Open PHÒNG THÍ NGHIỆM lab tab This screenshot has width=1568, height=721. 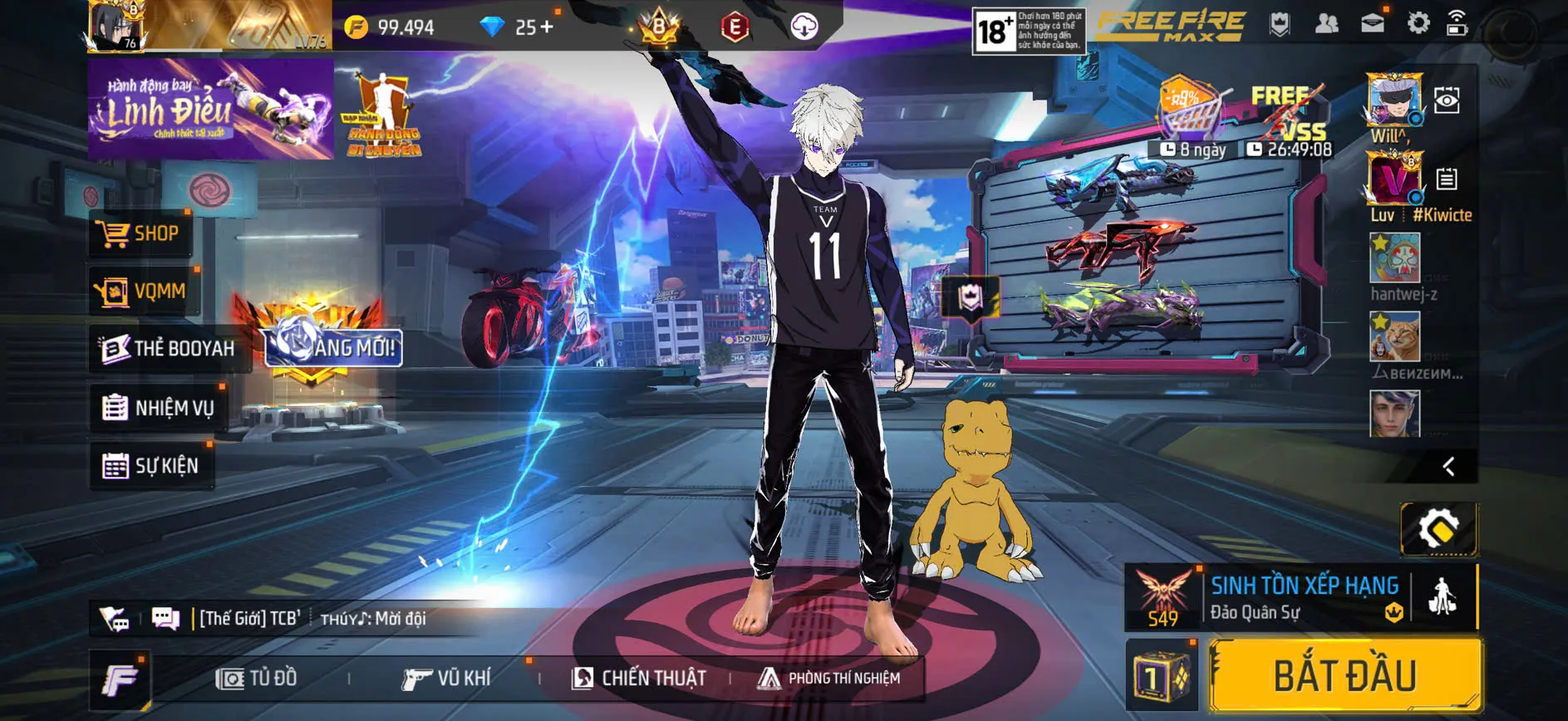click(828, 679)
